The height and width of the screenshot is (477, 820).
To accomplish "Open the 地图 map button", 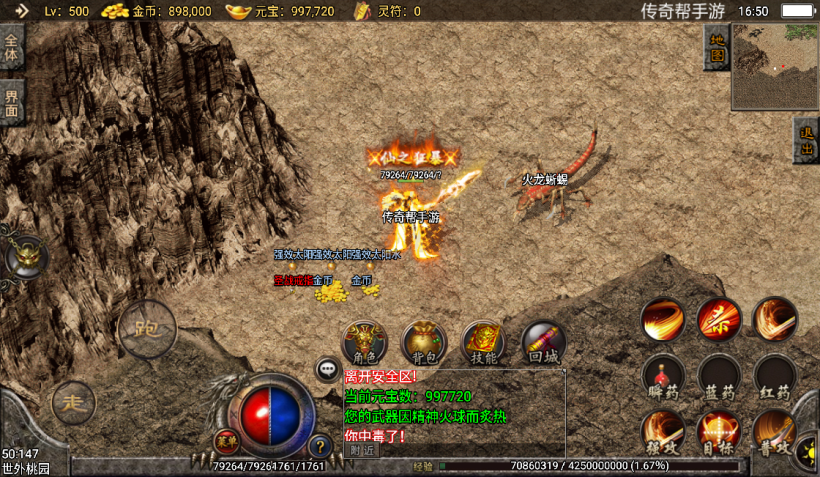I will [x=716, y=47].
